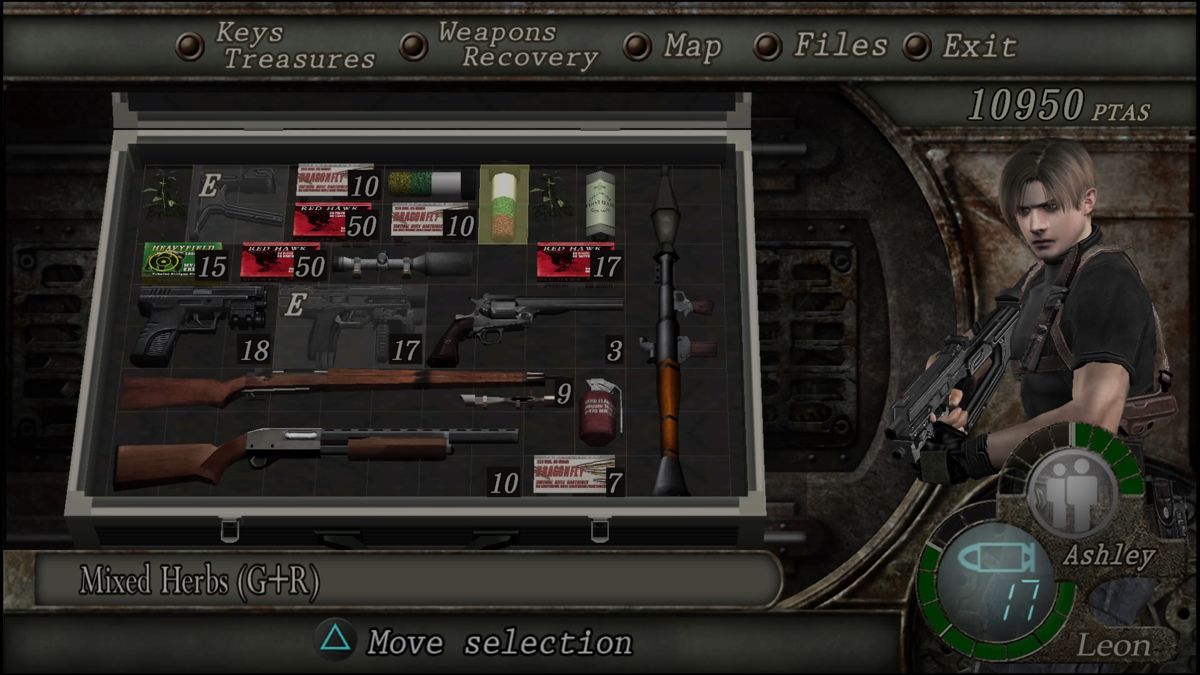This screenshot has height=675, width=1200.
Task: Choose the Heavyfield shotgun shells box
Action: [181, 260]
